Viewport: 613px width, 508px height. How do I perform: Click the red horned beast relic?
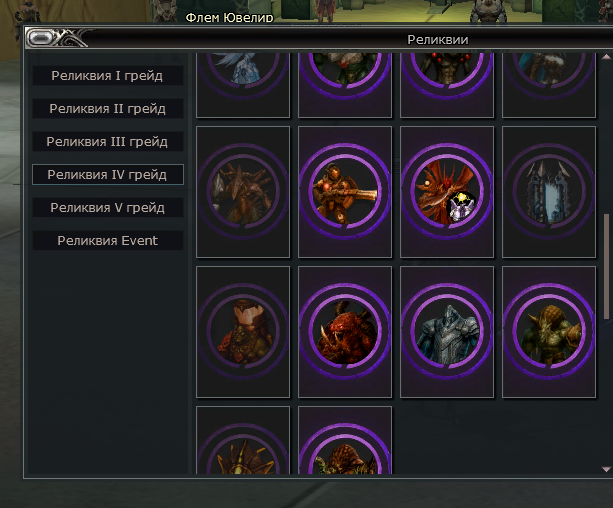(x=345, y=332)
